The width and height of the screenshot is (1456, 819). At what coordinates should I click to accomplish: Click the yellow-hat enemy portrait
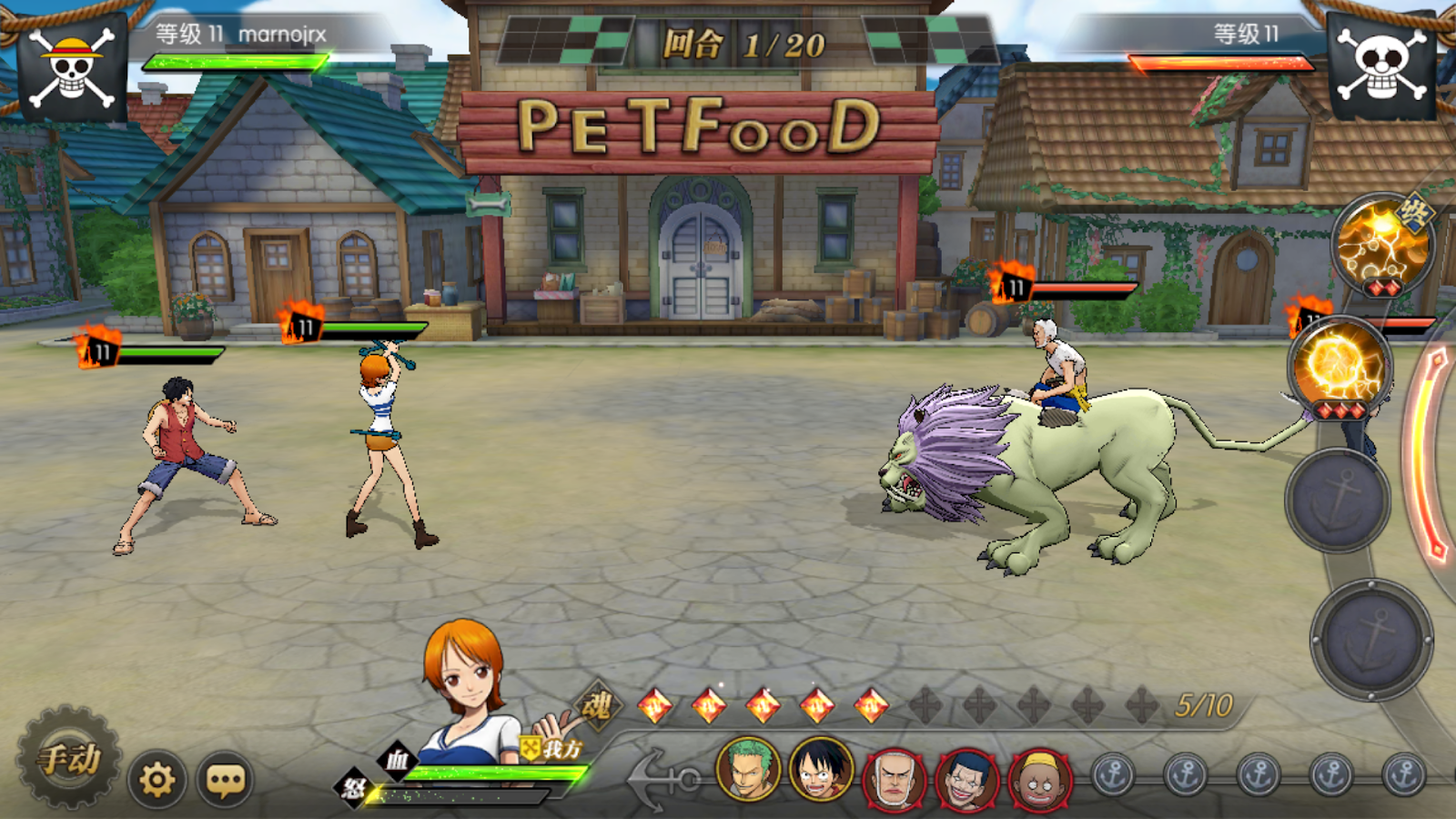pyautogui.click(x=1040, y=779)
